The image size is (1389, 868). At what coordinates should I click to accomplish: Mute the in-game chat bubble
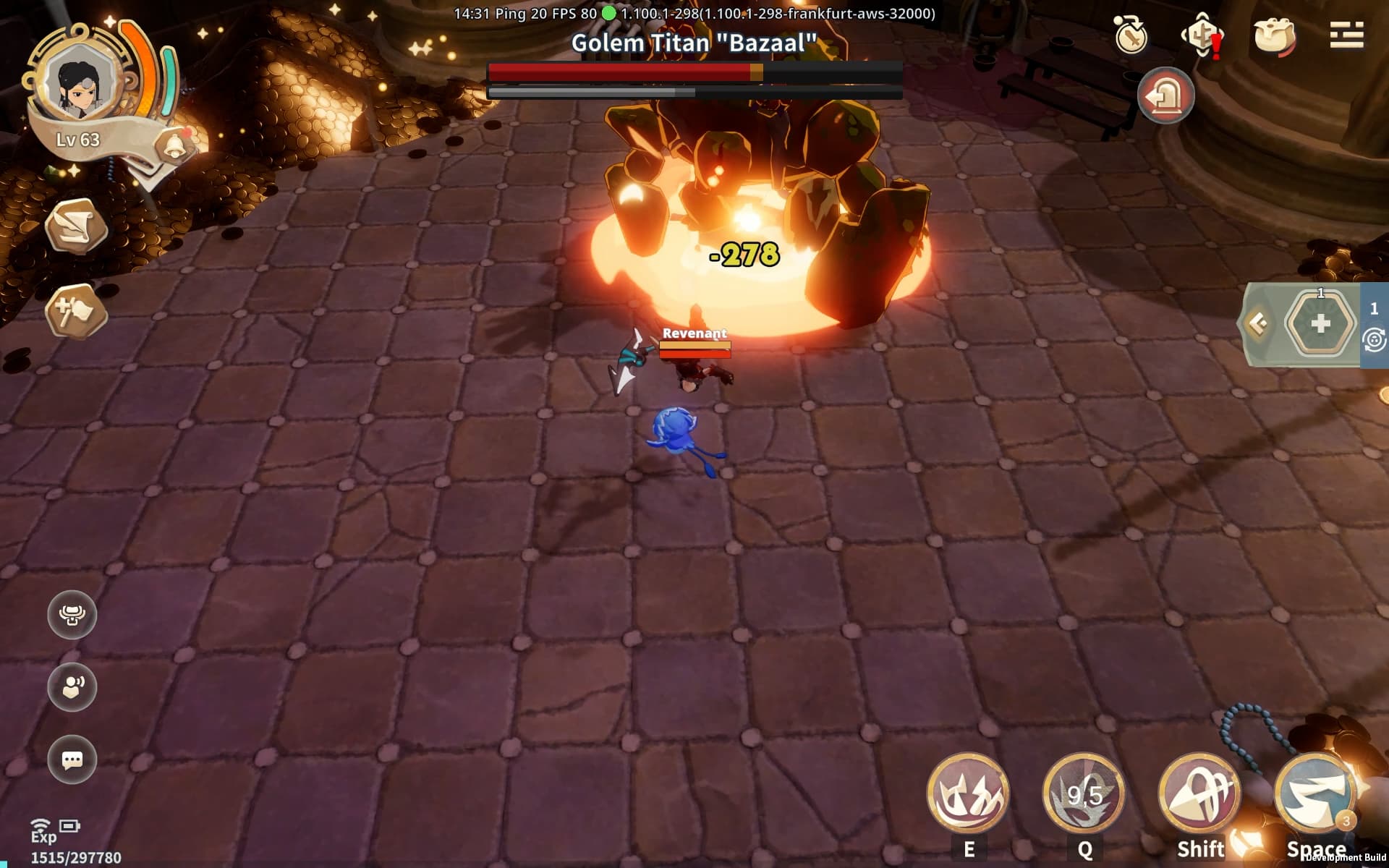[x=71, y=759]
